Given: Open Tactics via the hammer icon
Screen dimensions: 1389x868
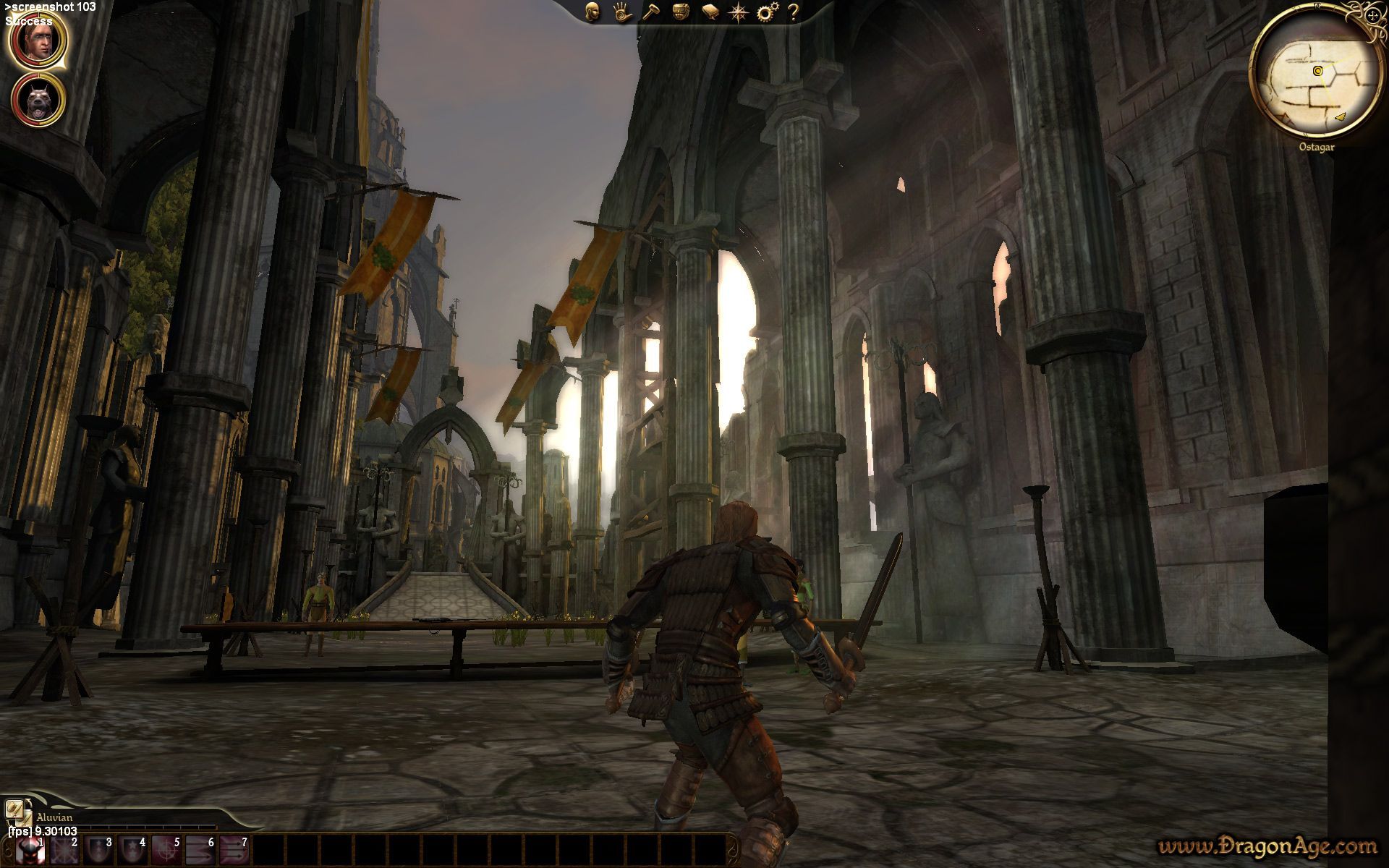Looking at the screenshot, I should (x=653, y=11).
